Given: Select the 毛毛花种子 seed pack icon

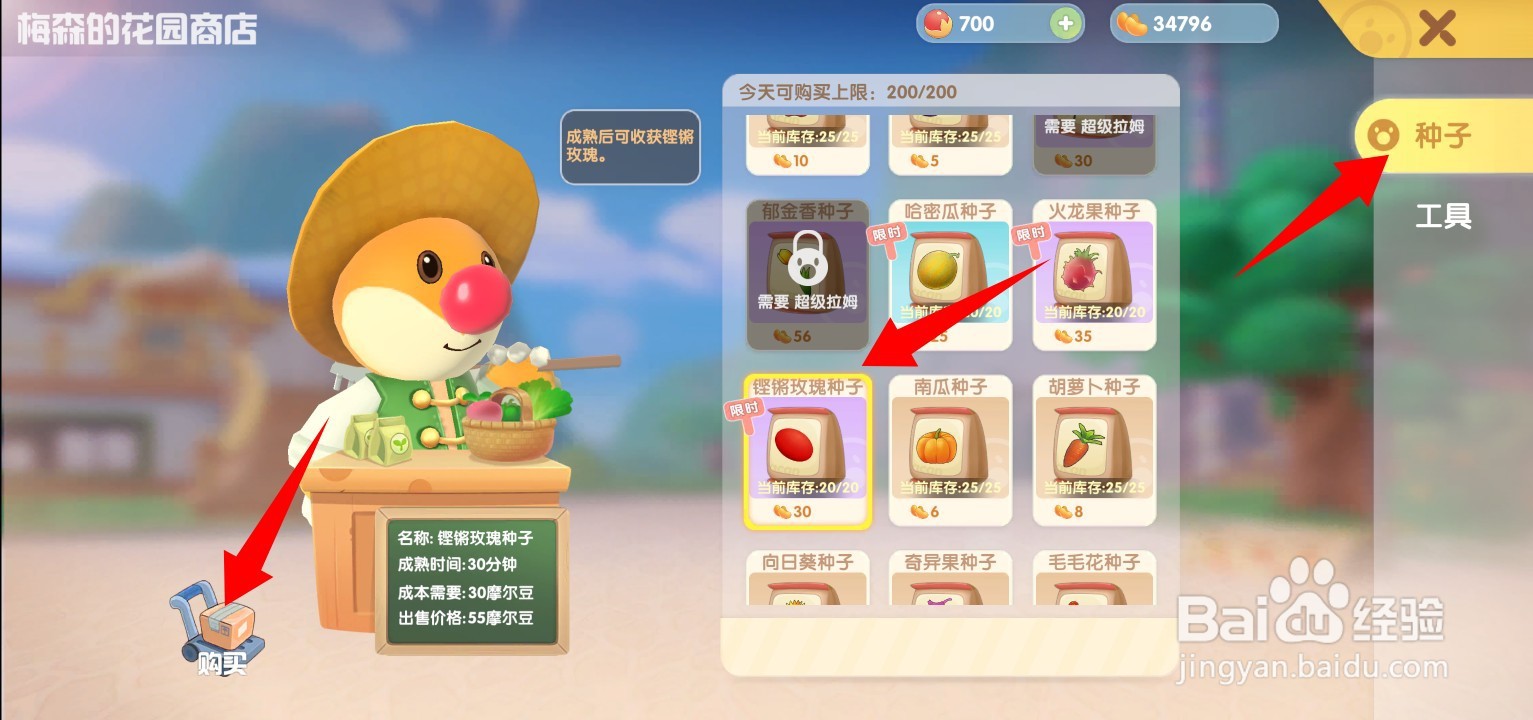Looking at the screenshot, I should click(x=1092, y=590).
